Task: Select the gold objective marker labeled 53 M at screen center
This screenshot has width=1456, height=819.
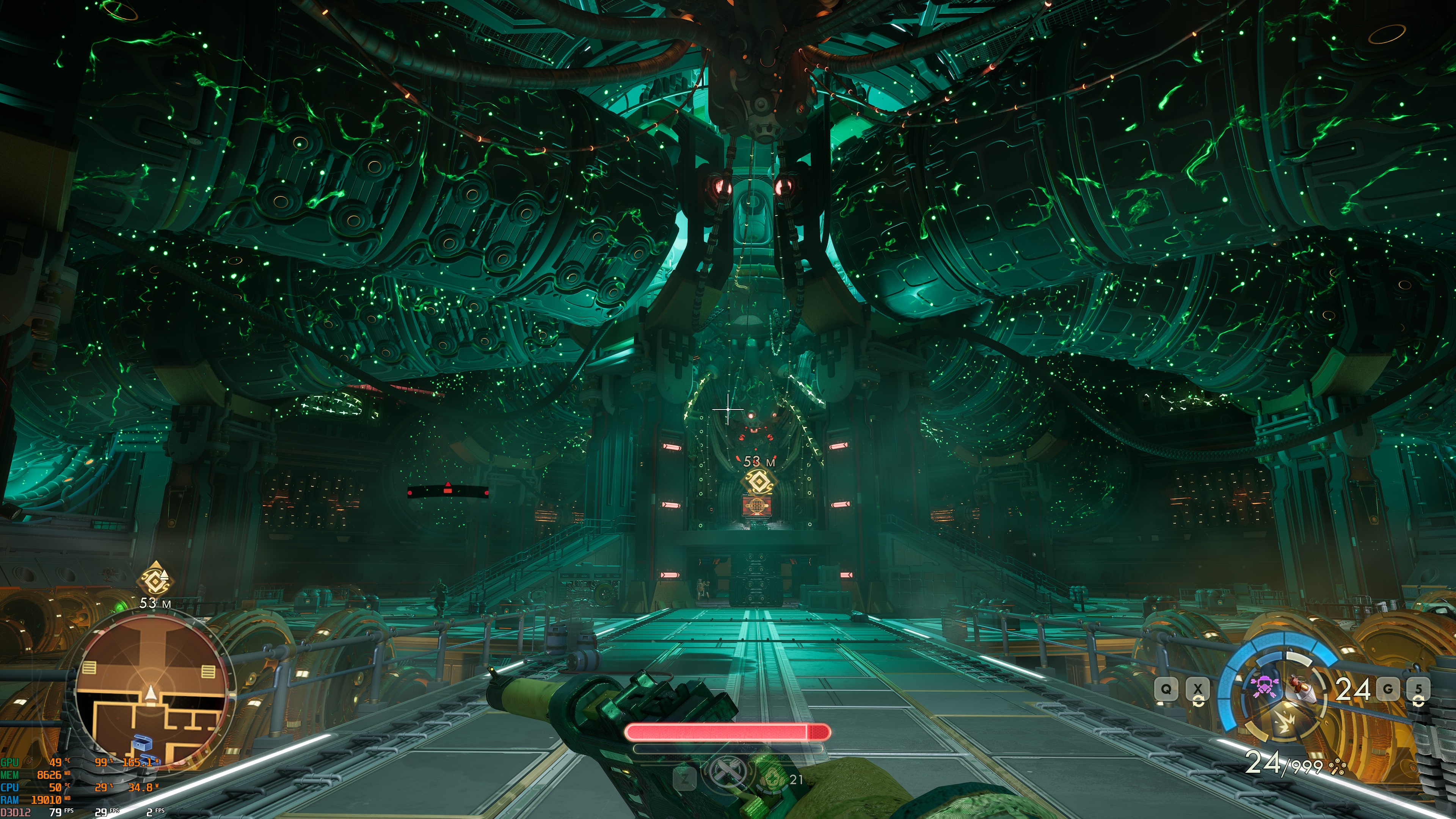Action: 758,482
